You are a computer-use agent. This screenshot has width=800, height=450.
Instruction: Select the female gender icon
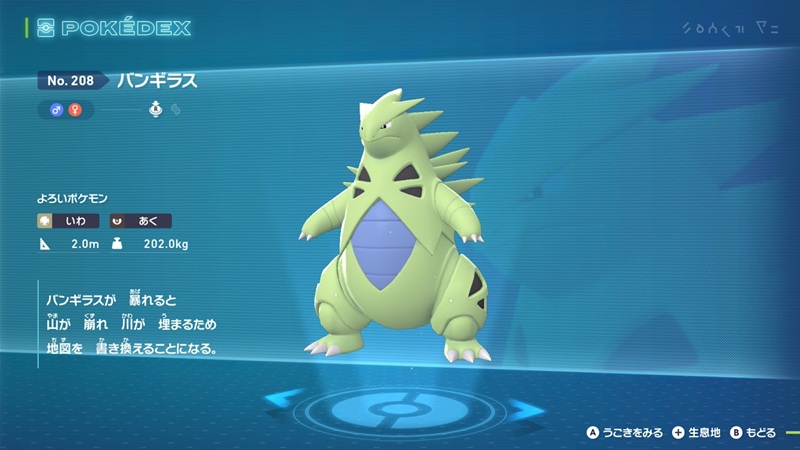(x=73, y=109)
